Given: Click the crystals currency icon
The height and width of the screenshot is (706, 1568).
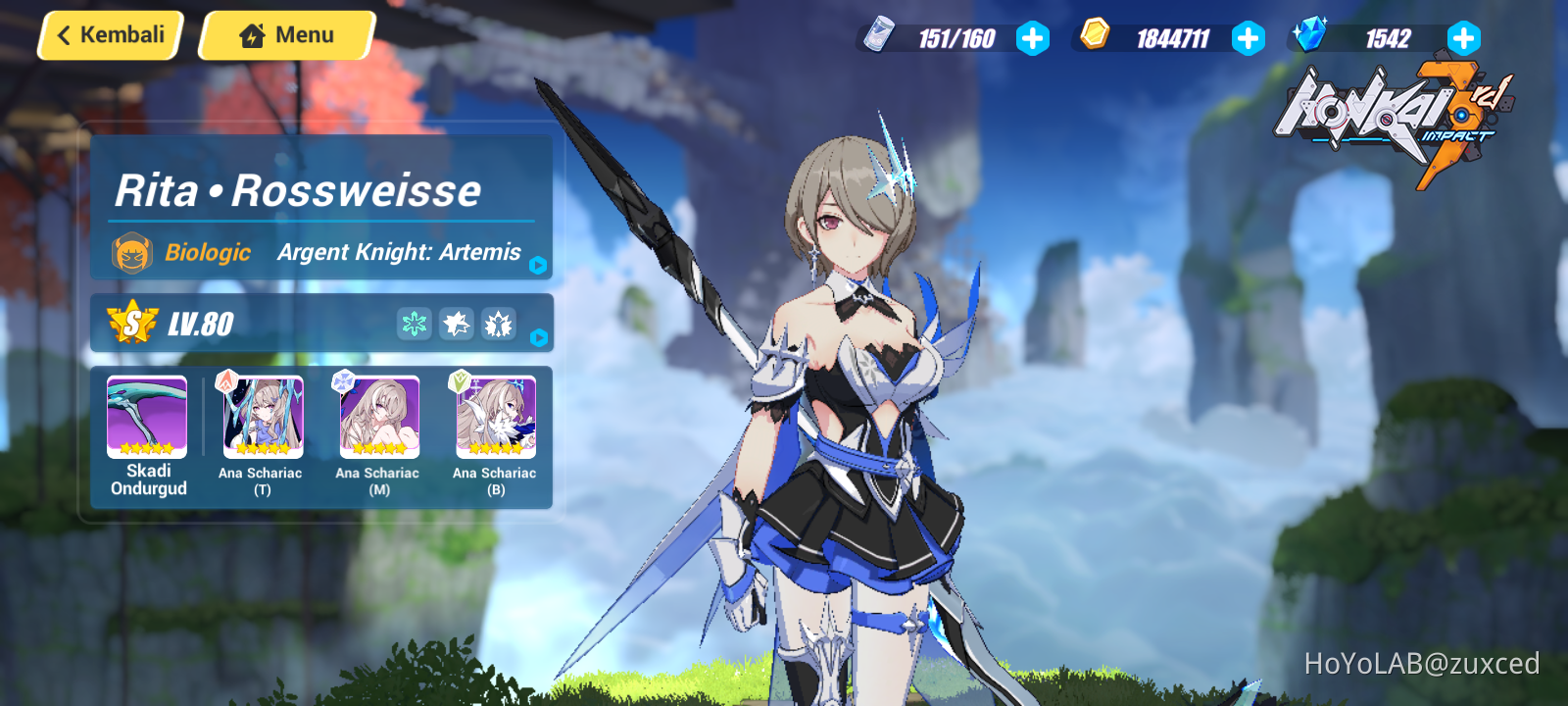Looking at the screenshot, I should click(1311, 32).
